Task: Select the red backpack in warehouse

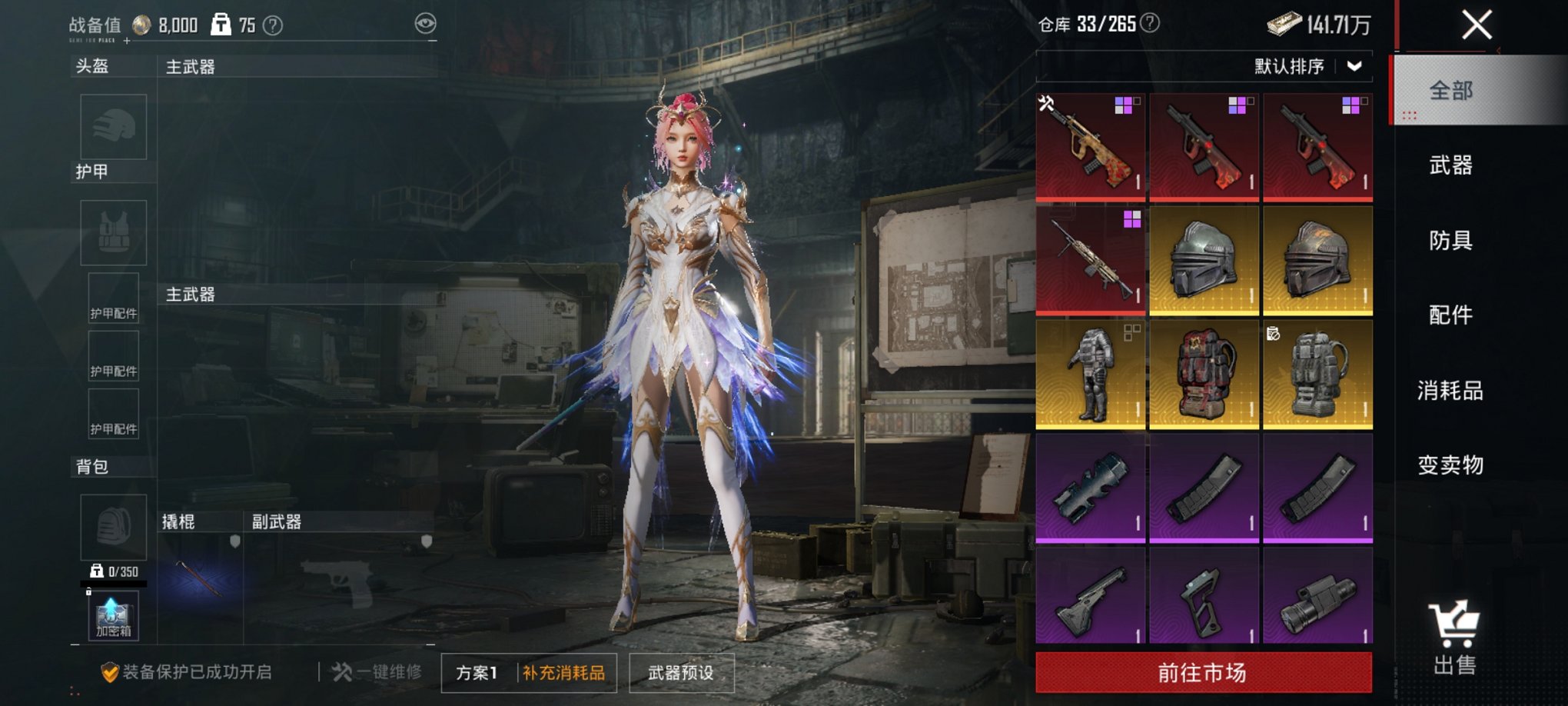Action: point(1203,375)
